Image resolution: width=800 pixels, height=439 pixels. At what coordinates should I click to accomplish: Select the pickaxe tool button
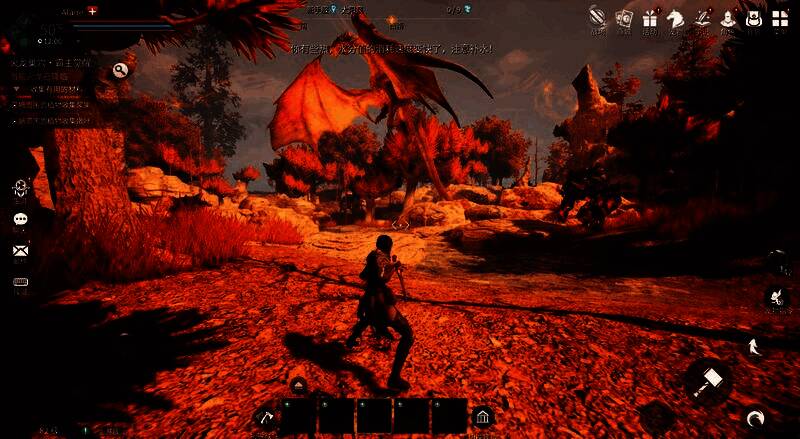[x=264, y=416]
